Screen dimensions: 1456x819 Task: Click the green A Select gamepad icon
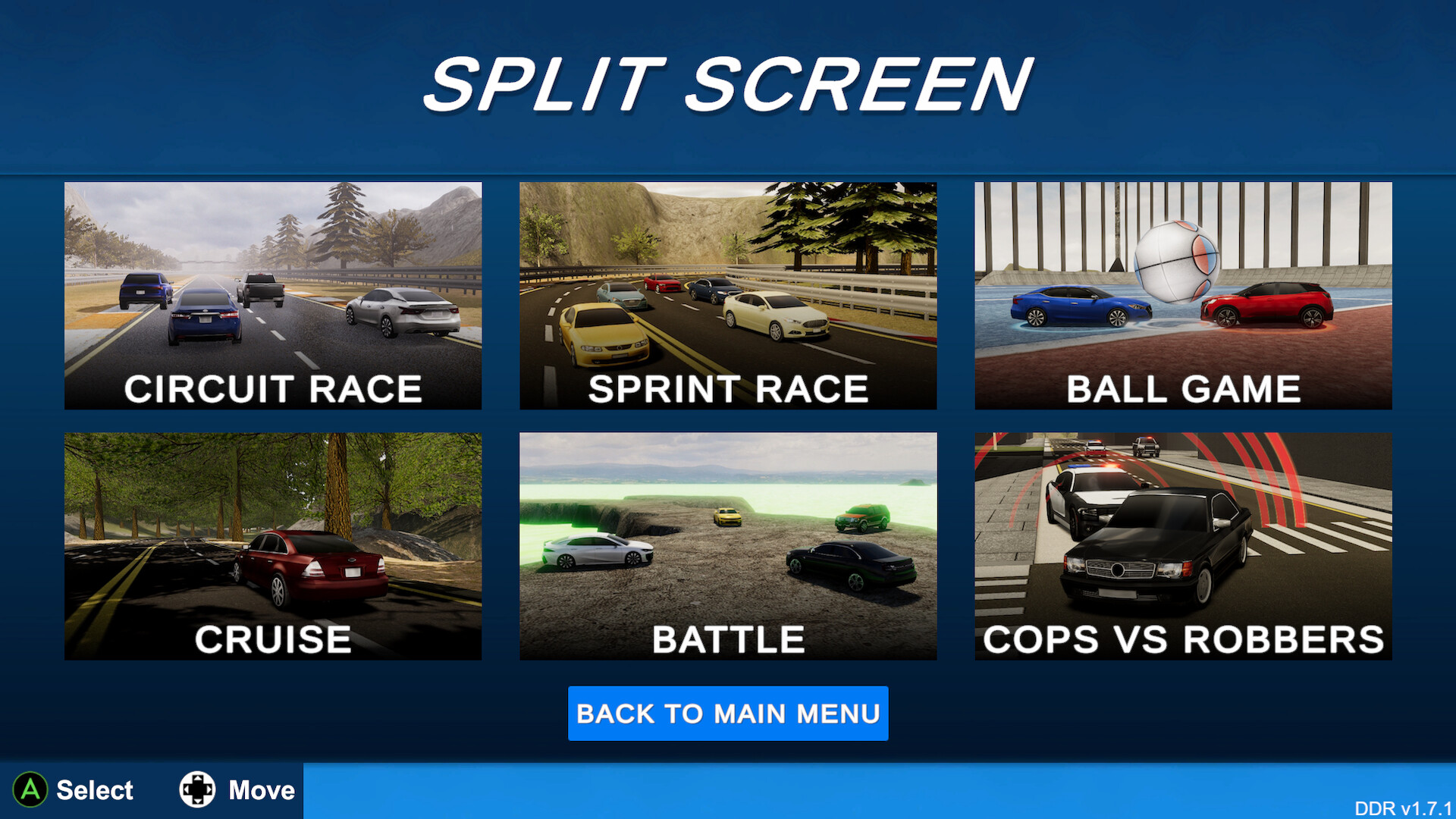click(x=32, y=789)
